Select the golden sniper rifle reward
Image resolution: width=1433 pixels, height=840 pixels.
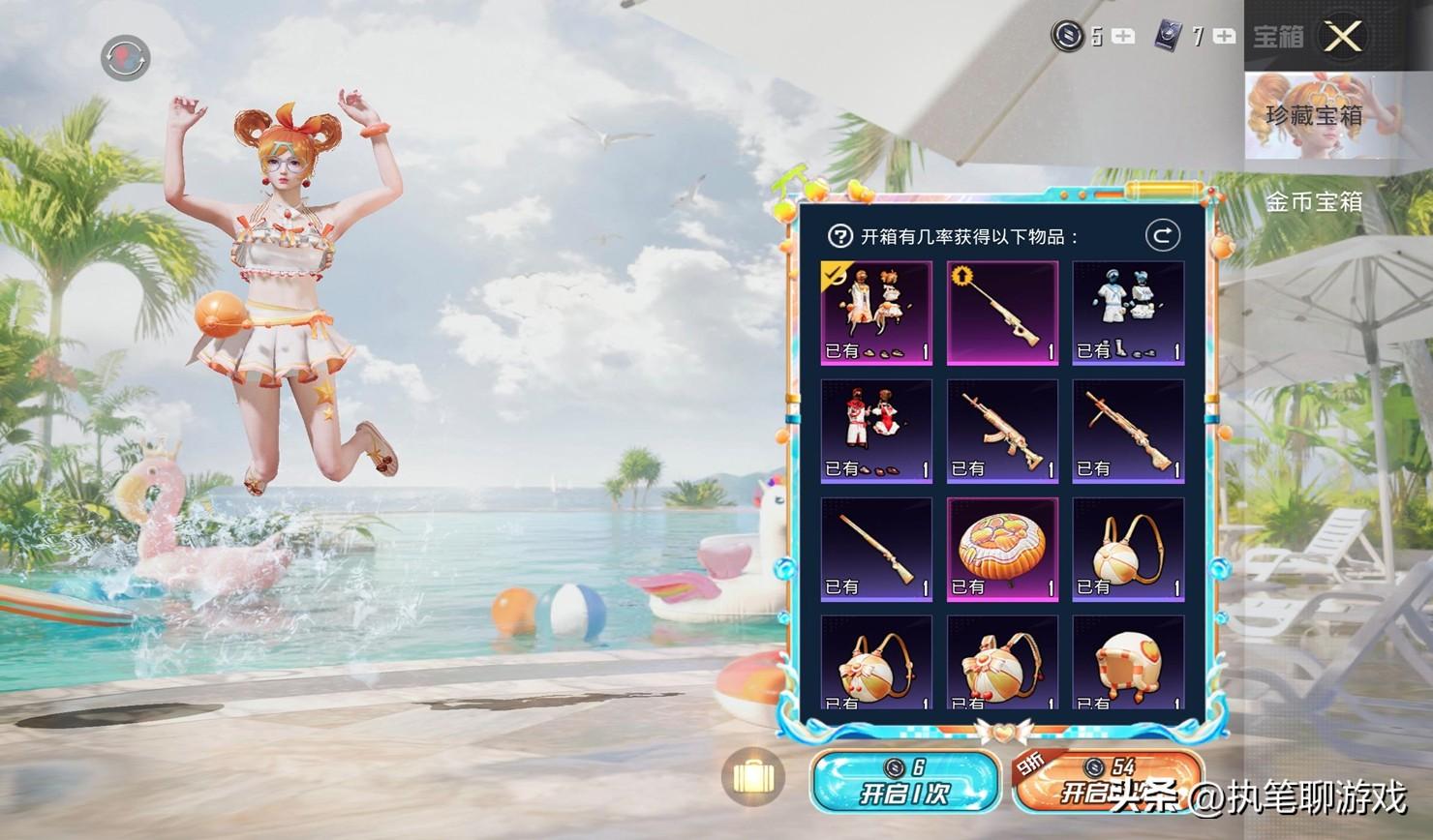pyautogui.click(x=1002, y=312)
